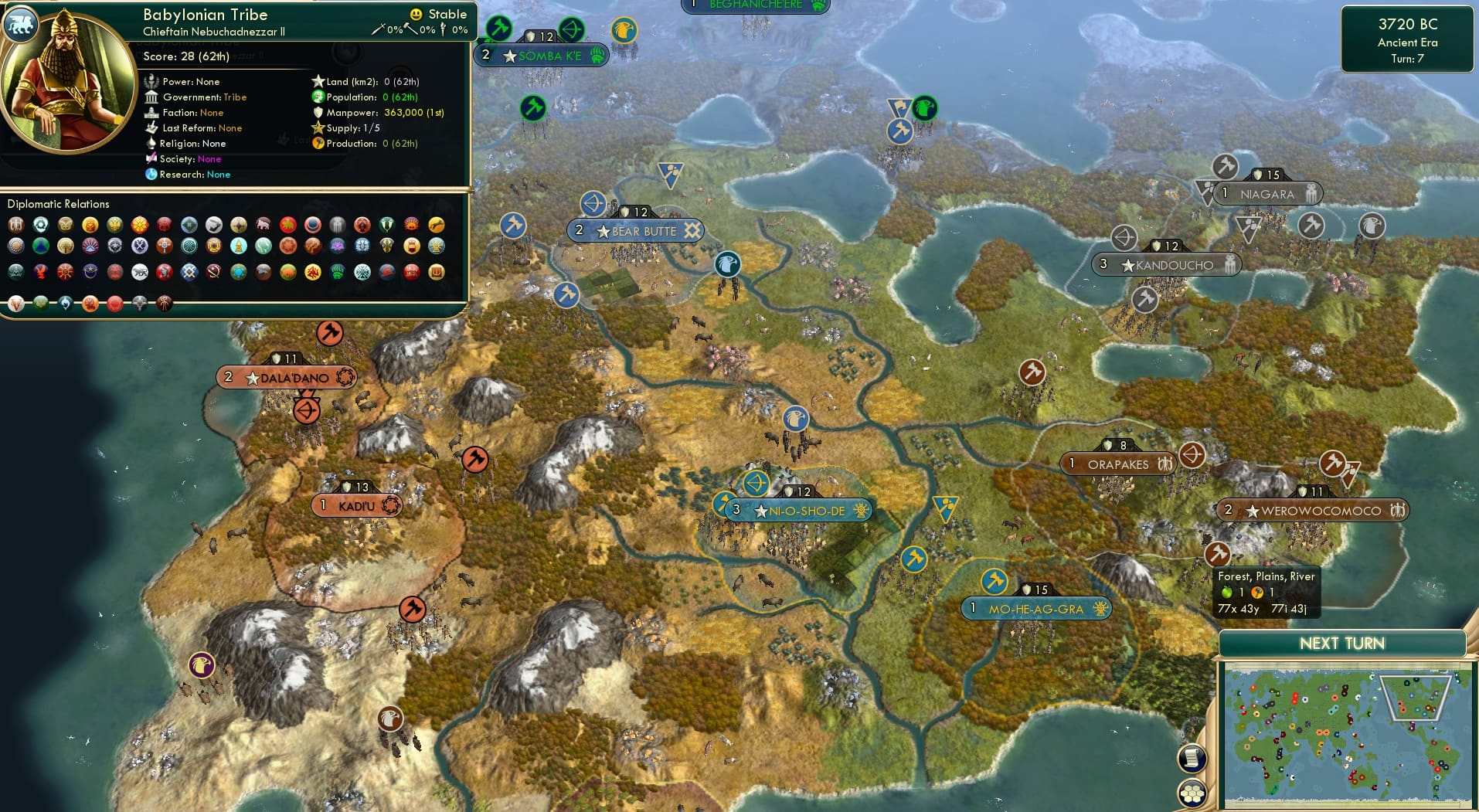1479x812 pixels.
Task: Open the Research None link
Action: (x=218, y=175)
